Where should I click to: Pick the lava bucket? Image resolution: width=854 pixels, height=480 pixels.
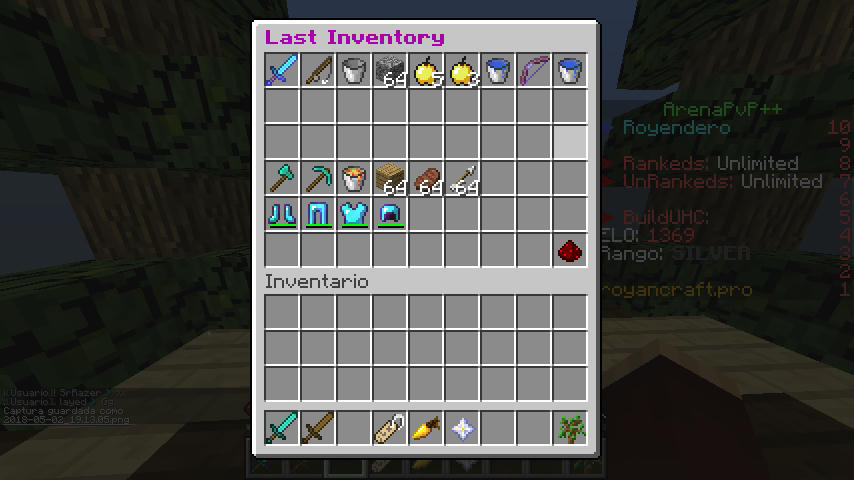[355, 179]
